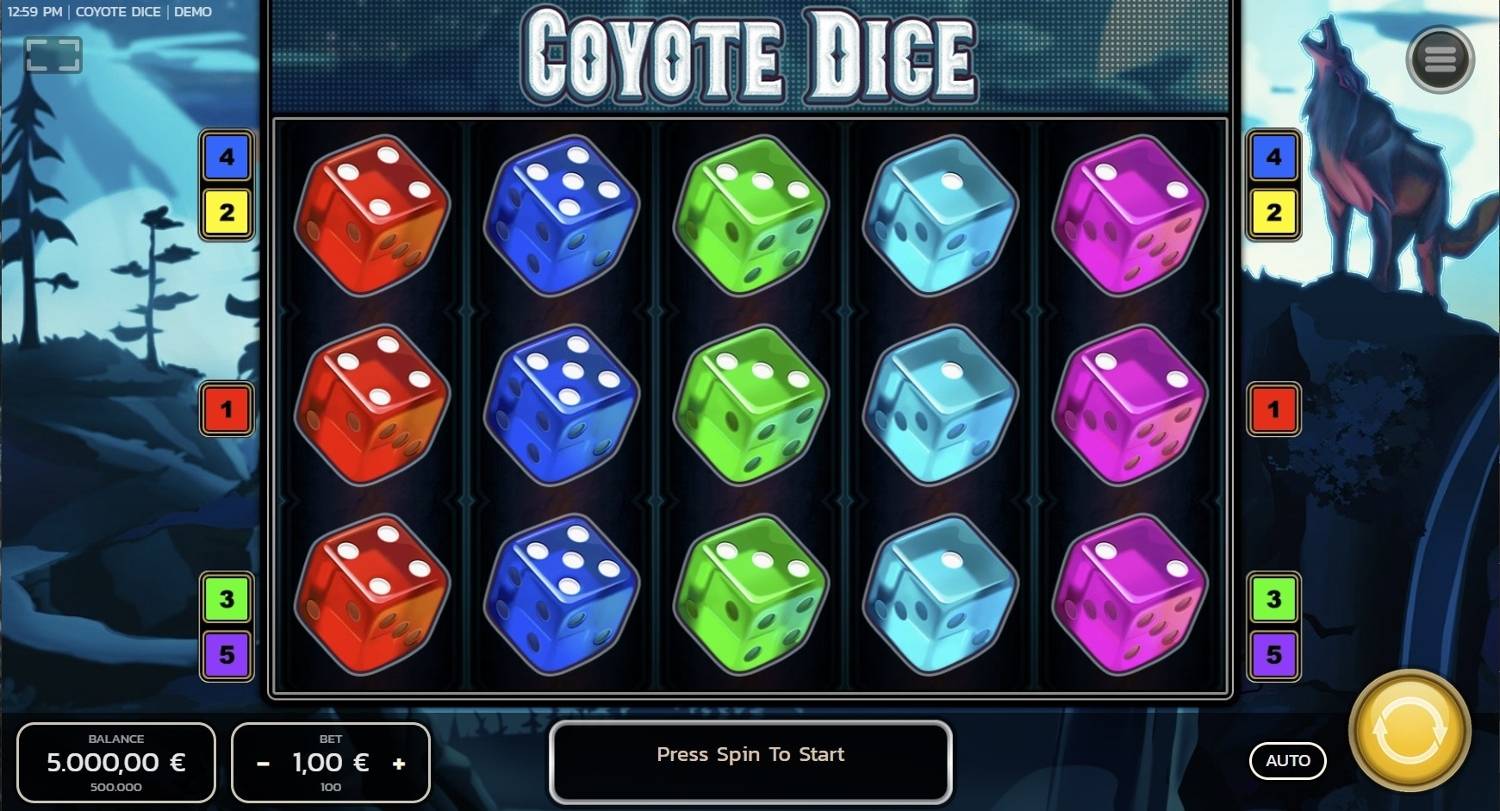Enter fullscreen mode with the screen icon
Image resolution: width=1500 pixels, height=811 pixels.
[x=52, y=54]
